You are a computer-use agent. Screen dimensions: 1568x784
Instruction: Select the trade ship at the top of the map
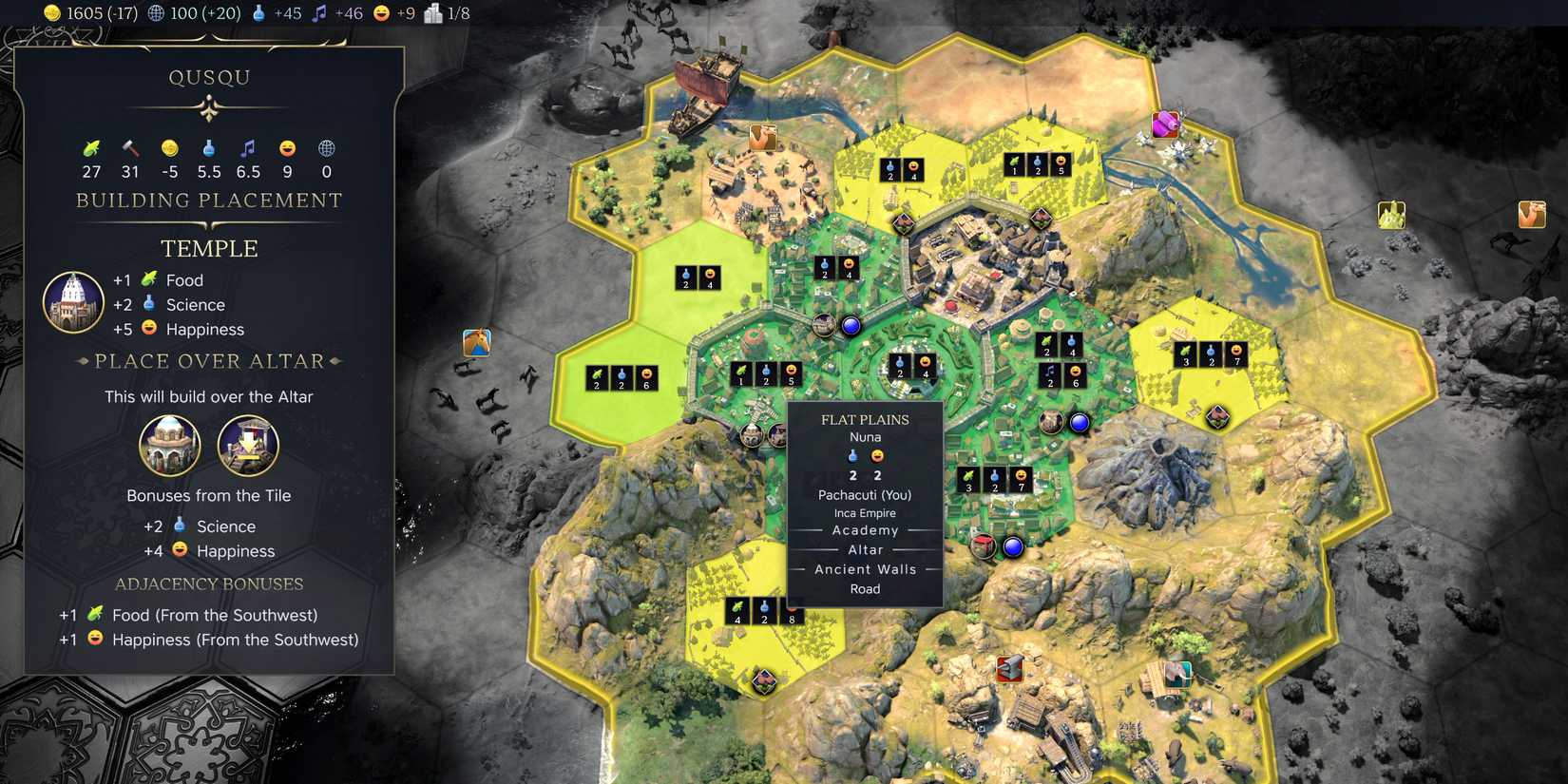pos(703,86)
